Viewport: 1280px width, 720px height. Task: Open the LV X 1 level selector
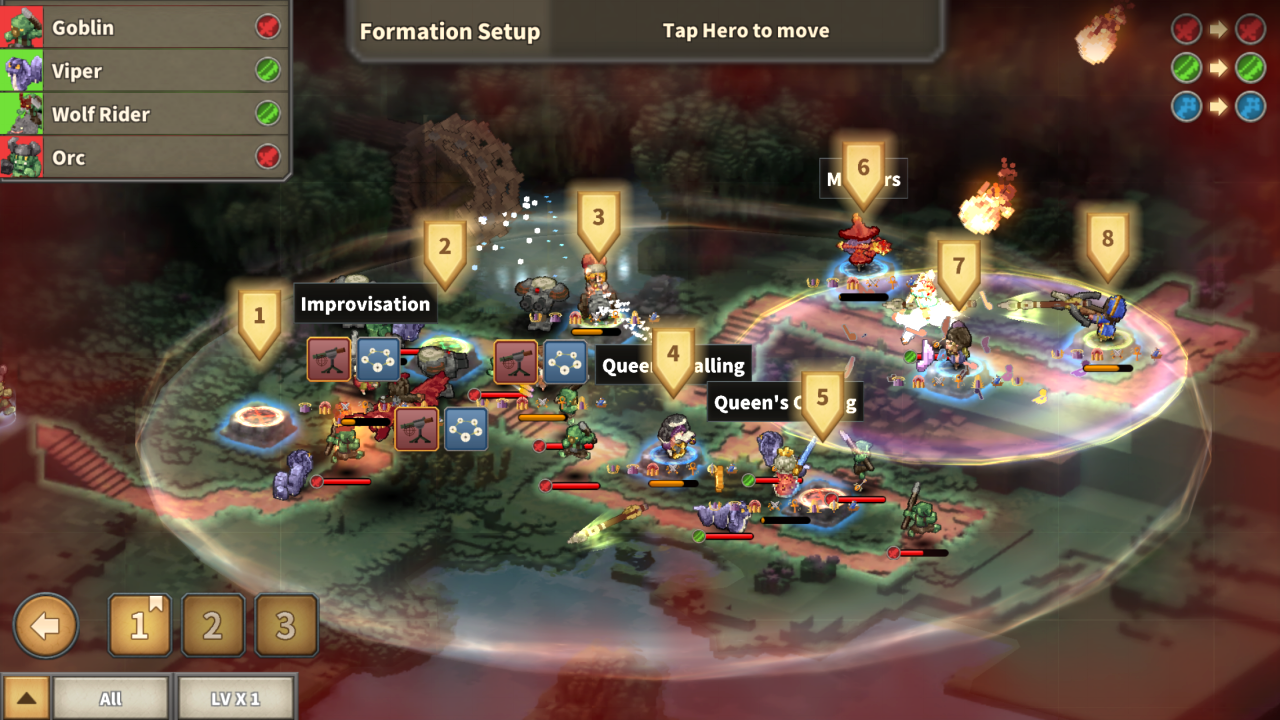tap(237, 699)
